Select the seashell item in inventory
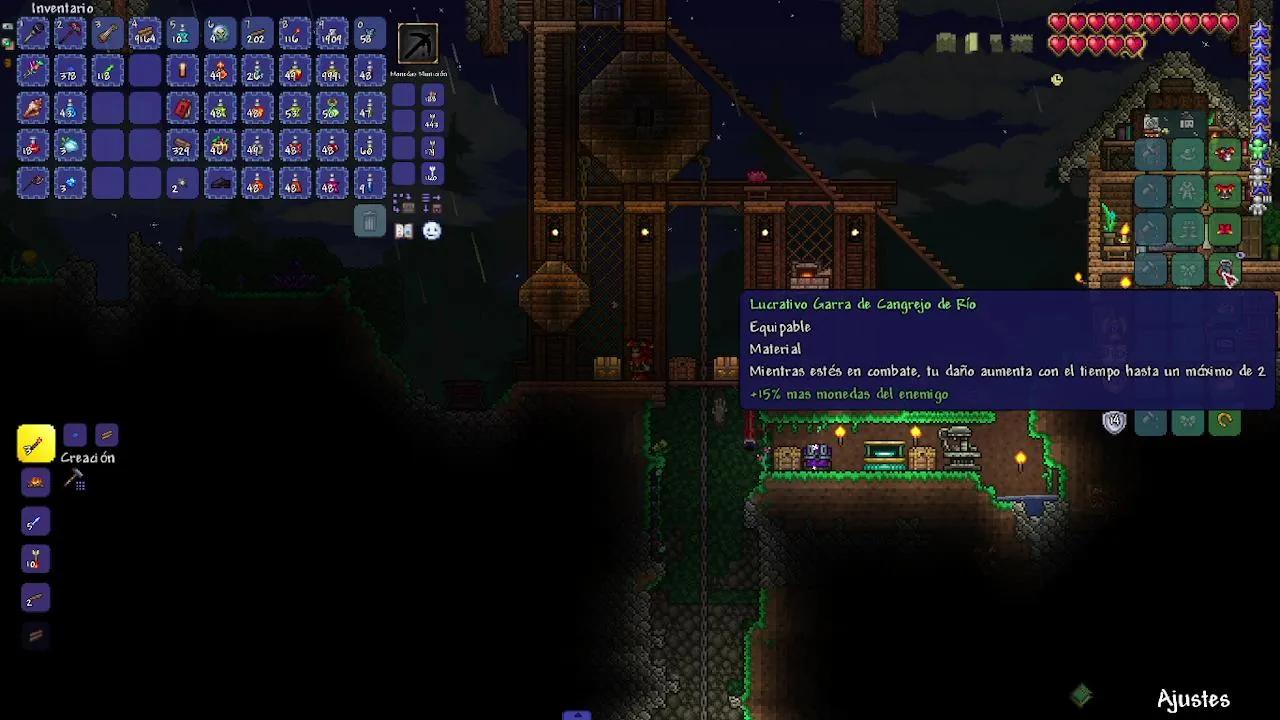Viewport: 1280px width, 720px height. (x=33, y=109)
